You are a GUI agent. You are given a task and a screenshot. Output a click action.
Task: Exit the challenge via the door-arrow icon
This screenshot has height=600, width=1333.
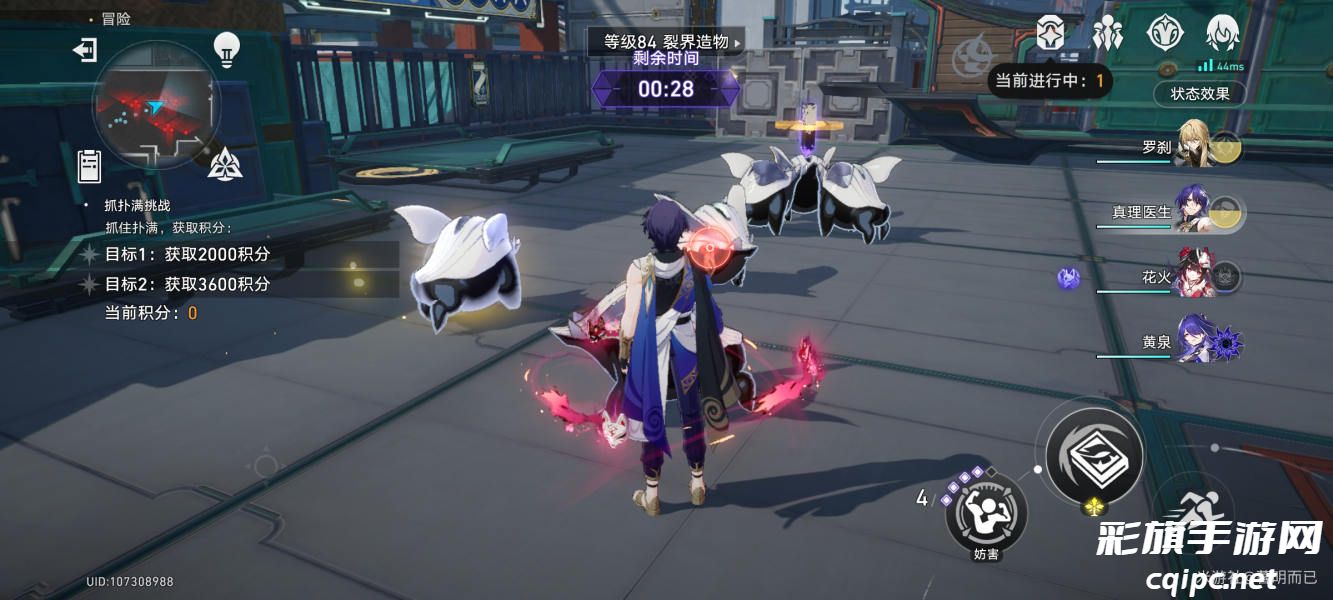[85, 50]
